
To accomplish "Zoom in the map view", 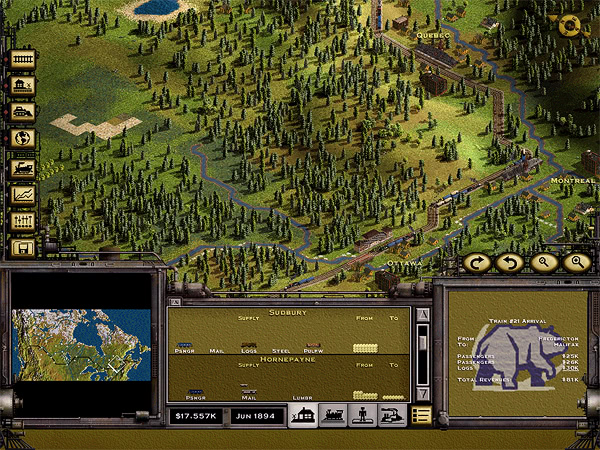I will pyautogui.click(x=575, y=262).
